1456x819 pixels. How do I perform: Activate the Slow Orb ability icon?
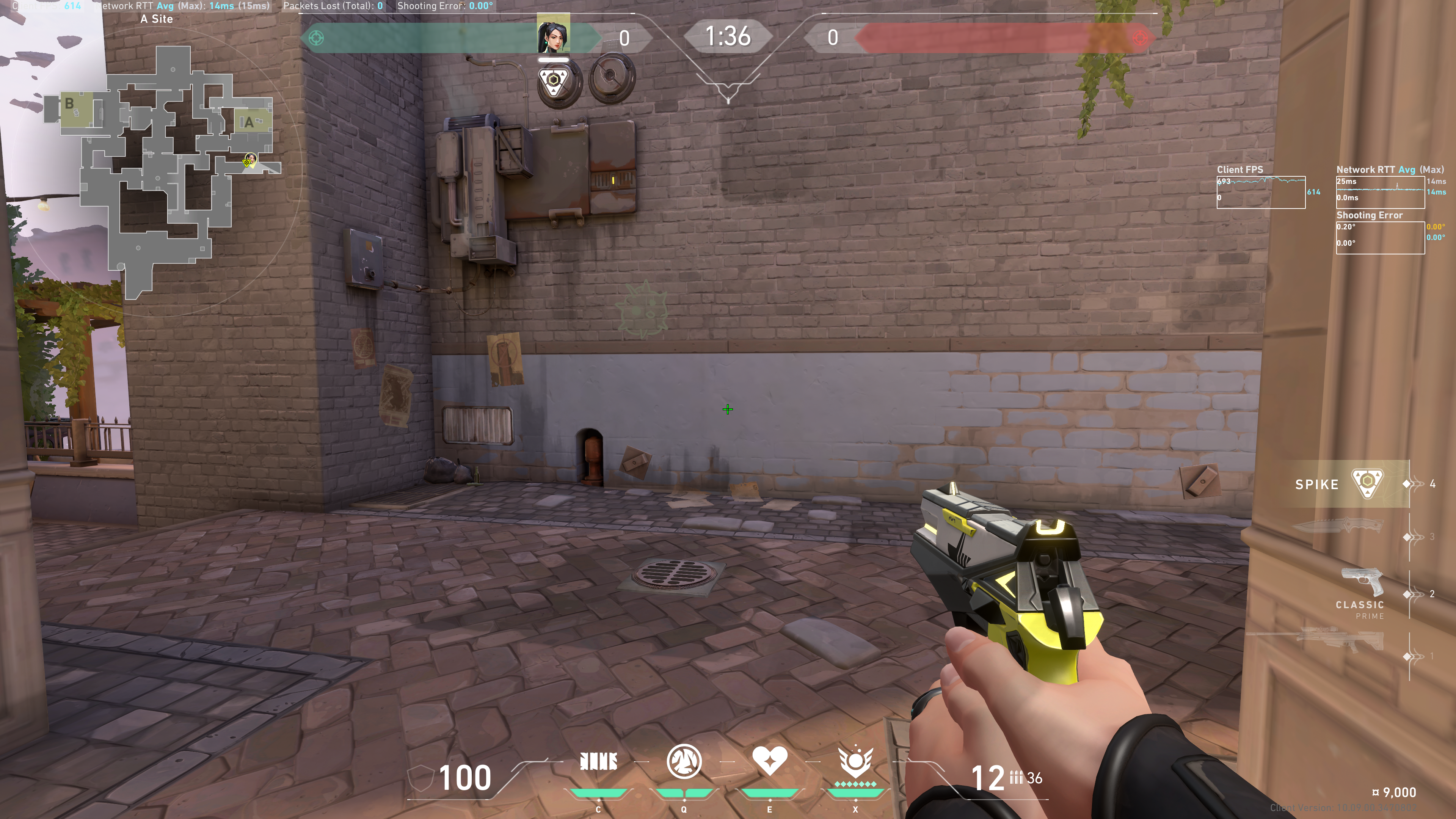(x=684, y=762)
